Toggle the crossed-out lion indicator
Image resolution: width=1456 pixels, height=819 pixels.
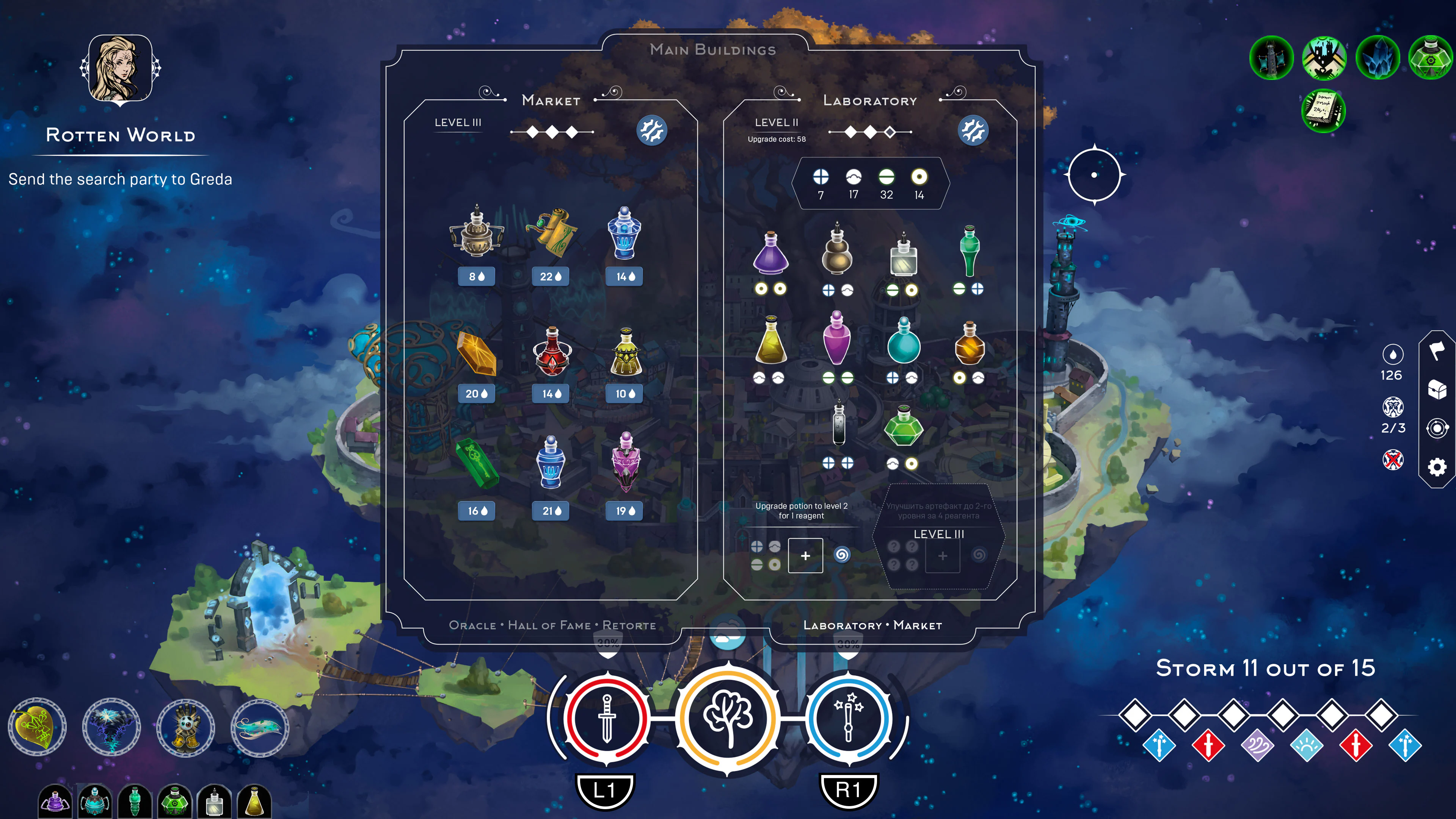tap(1393, 460)
